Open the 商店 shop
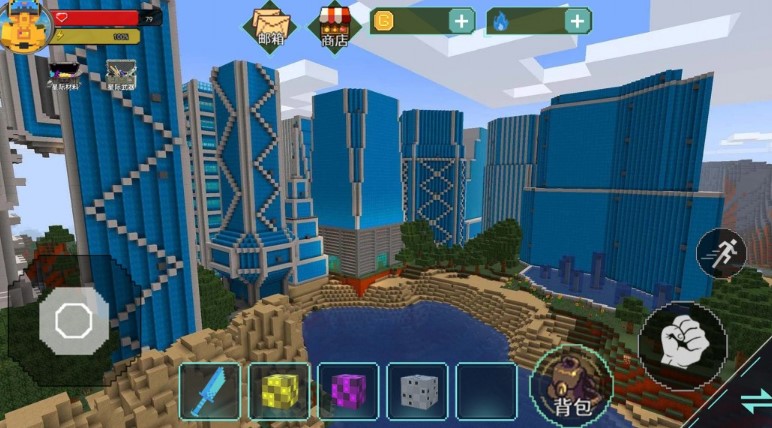This screenshot has height=428, width=772. 334,25
